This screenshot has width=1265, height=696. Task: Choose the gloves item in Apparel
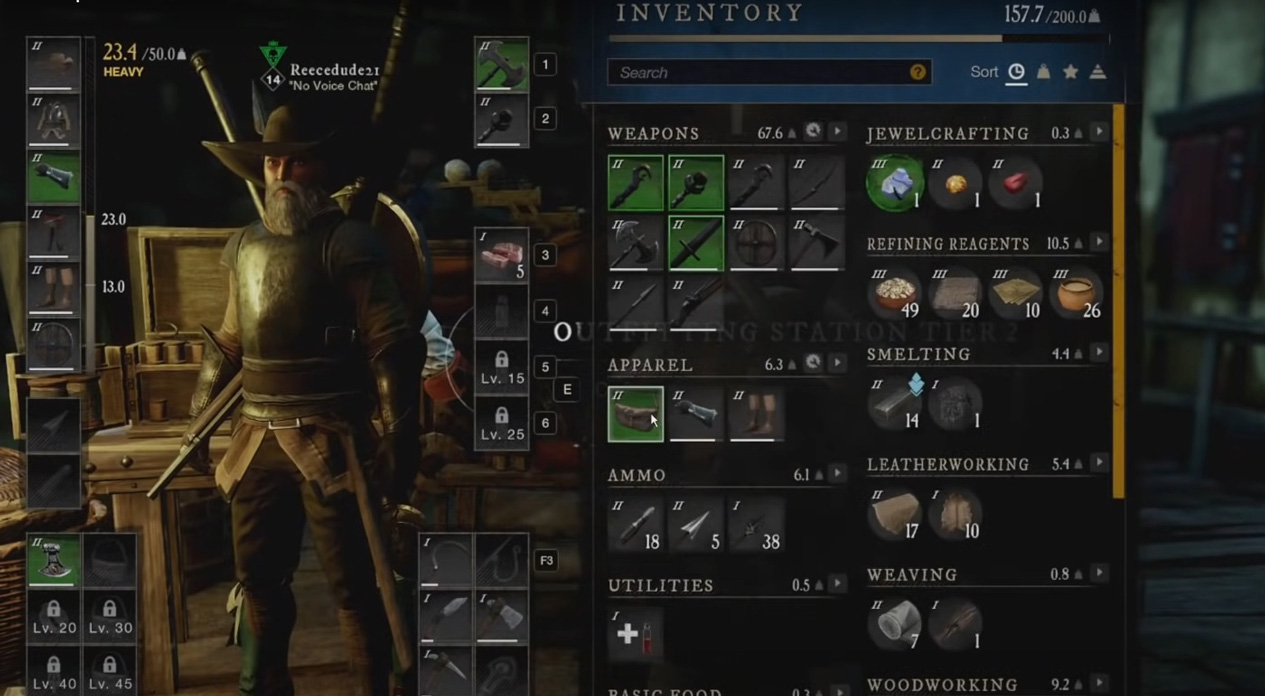pos(696,413)
